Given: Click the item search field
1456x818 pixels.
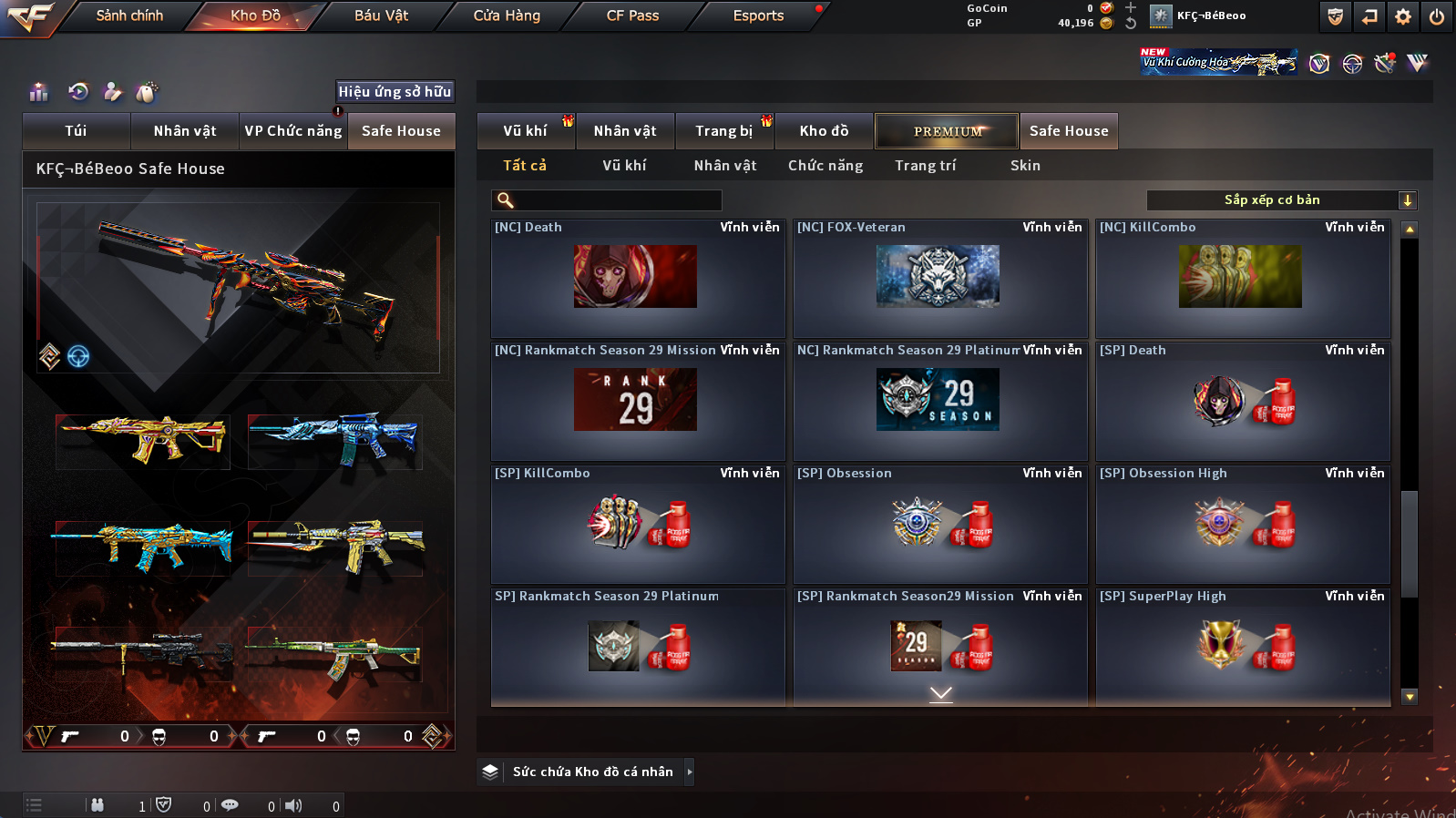Looking at the screenshot, I should (616, 200).
